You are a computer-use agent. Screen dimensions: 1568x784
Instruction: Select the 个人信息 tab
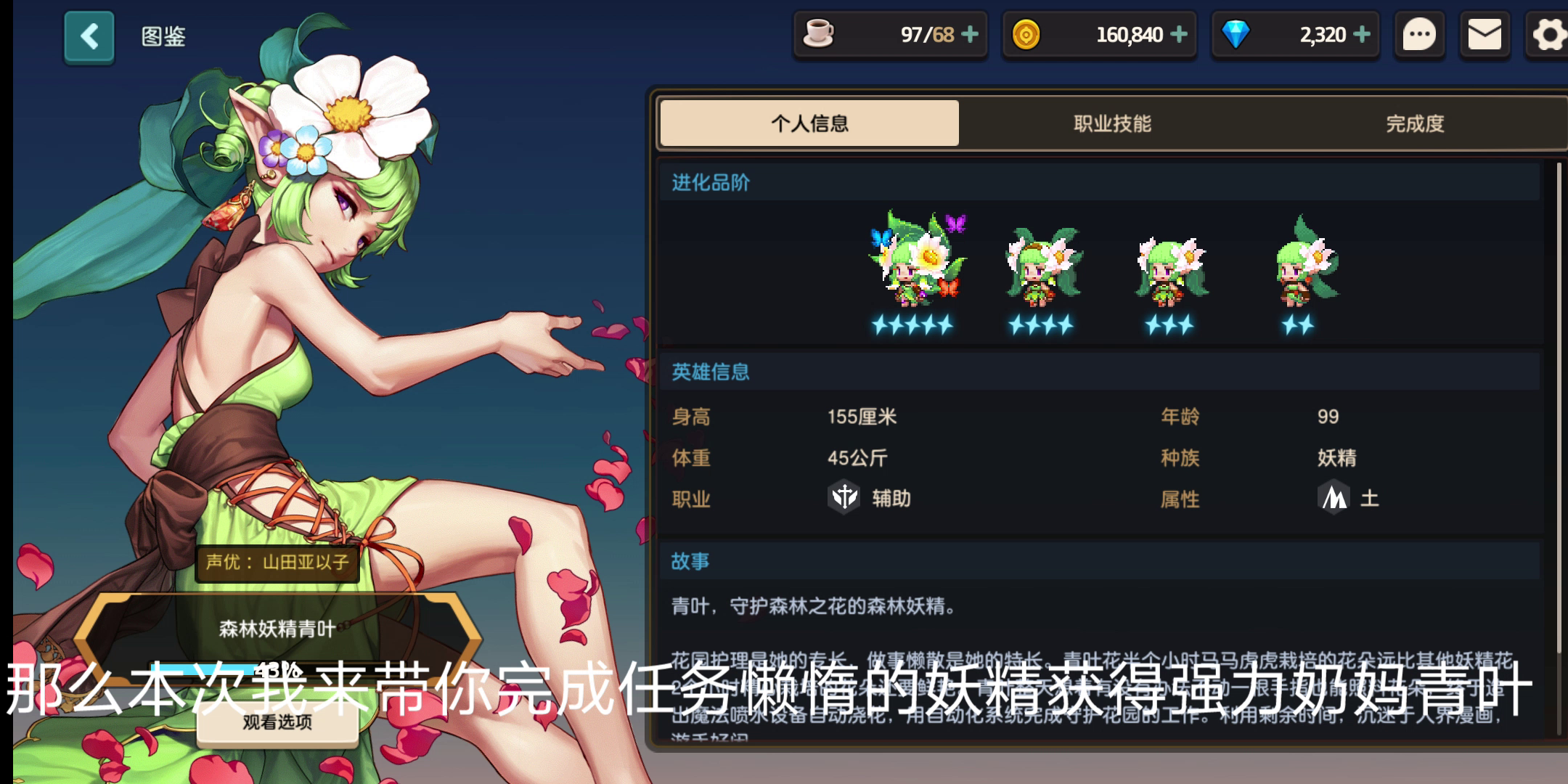[808, 123]
